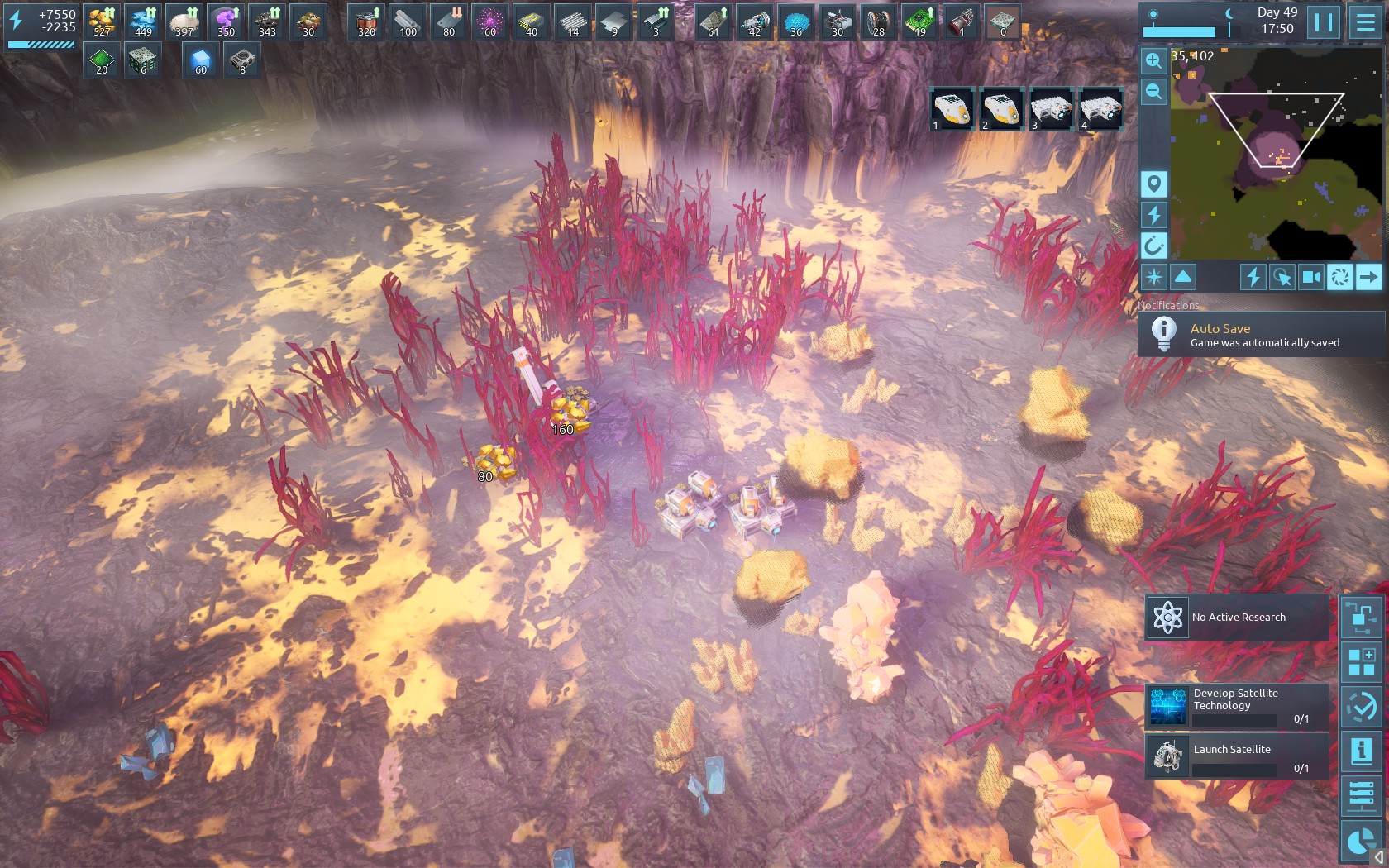Click the blue cube resource showing 60

[201, 61]
